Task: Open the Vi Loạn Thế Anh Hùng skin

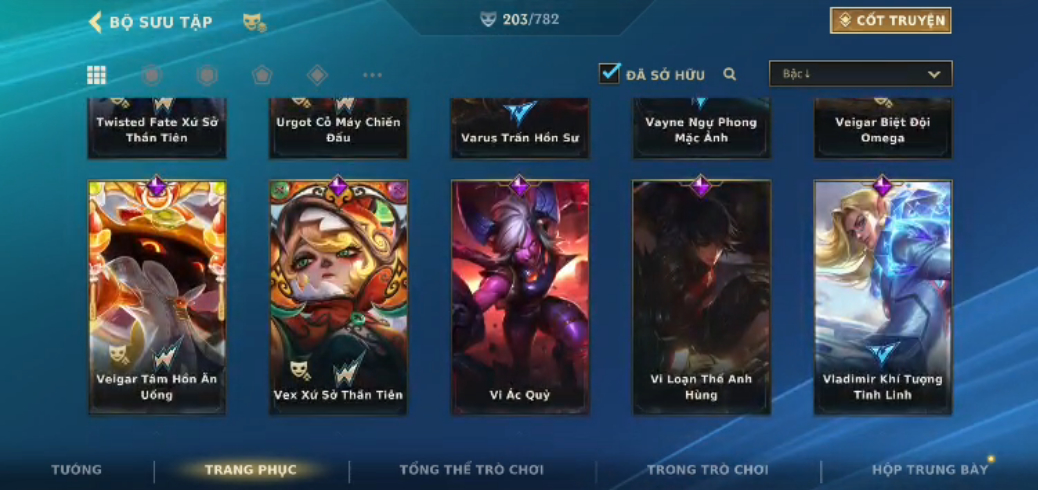Action: pyautogui.click(x=701, y=297)
